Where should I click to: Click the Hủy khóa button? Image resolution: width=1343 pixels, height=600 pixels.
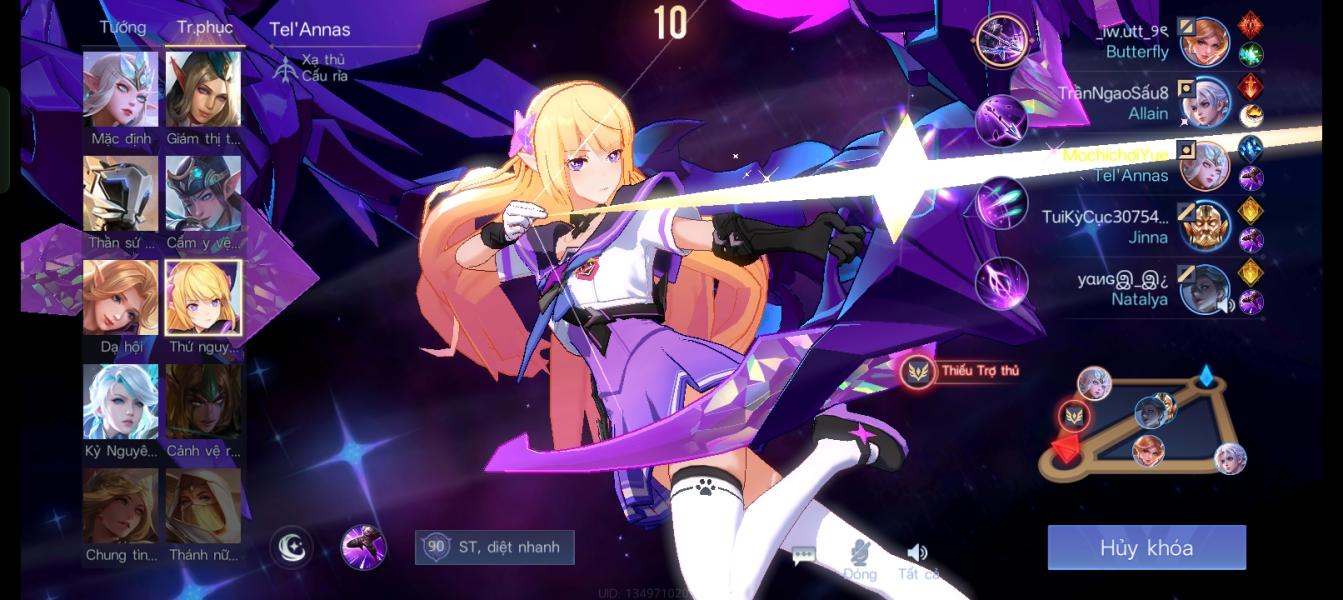pos(1146,548)
